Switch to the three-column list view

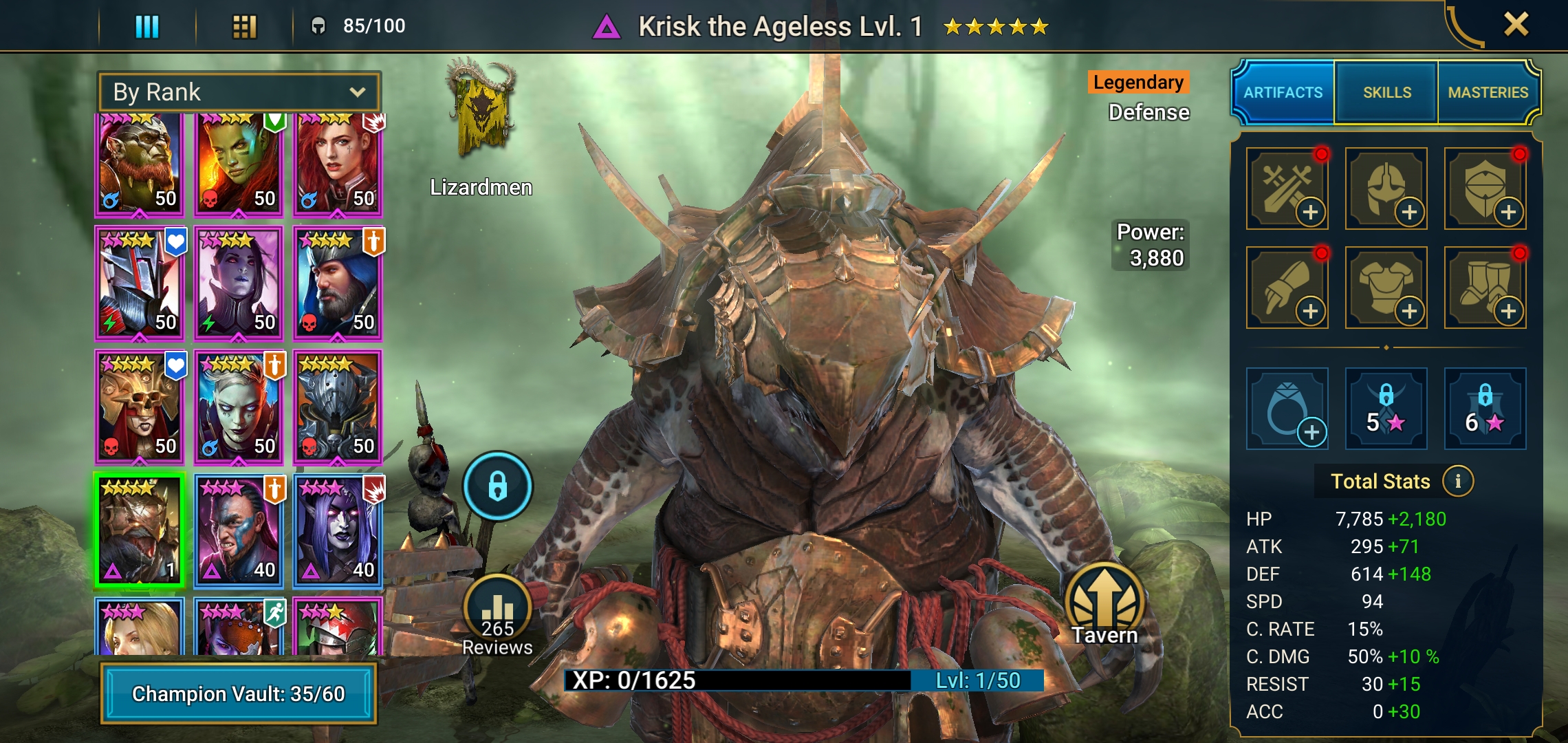(147, 27)
